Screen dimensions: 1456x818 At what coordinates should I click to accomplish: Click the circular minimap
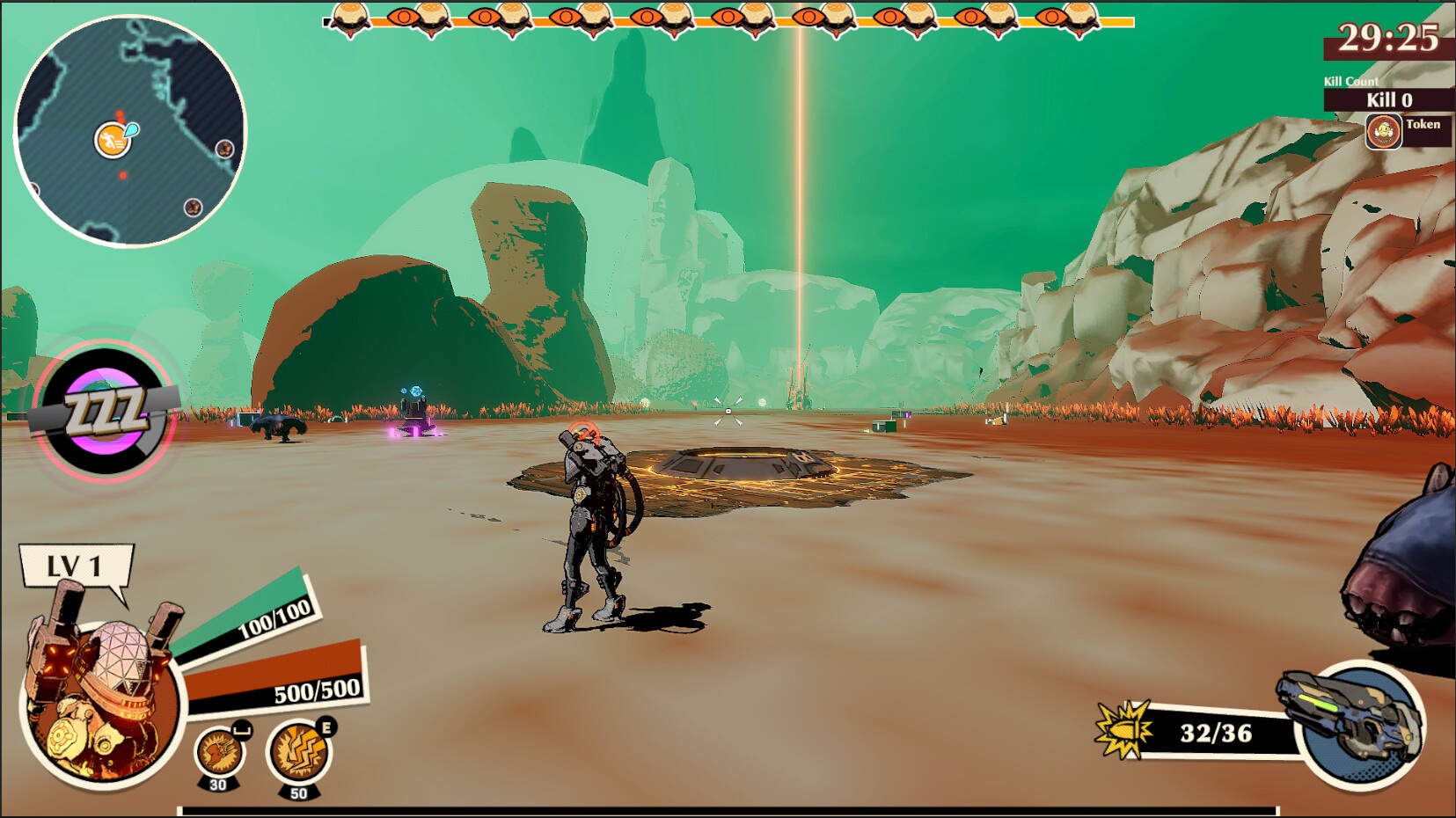[x=130, y=132]
